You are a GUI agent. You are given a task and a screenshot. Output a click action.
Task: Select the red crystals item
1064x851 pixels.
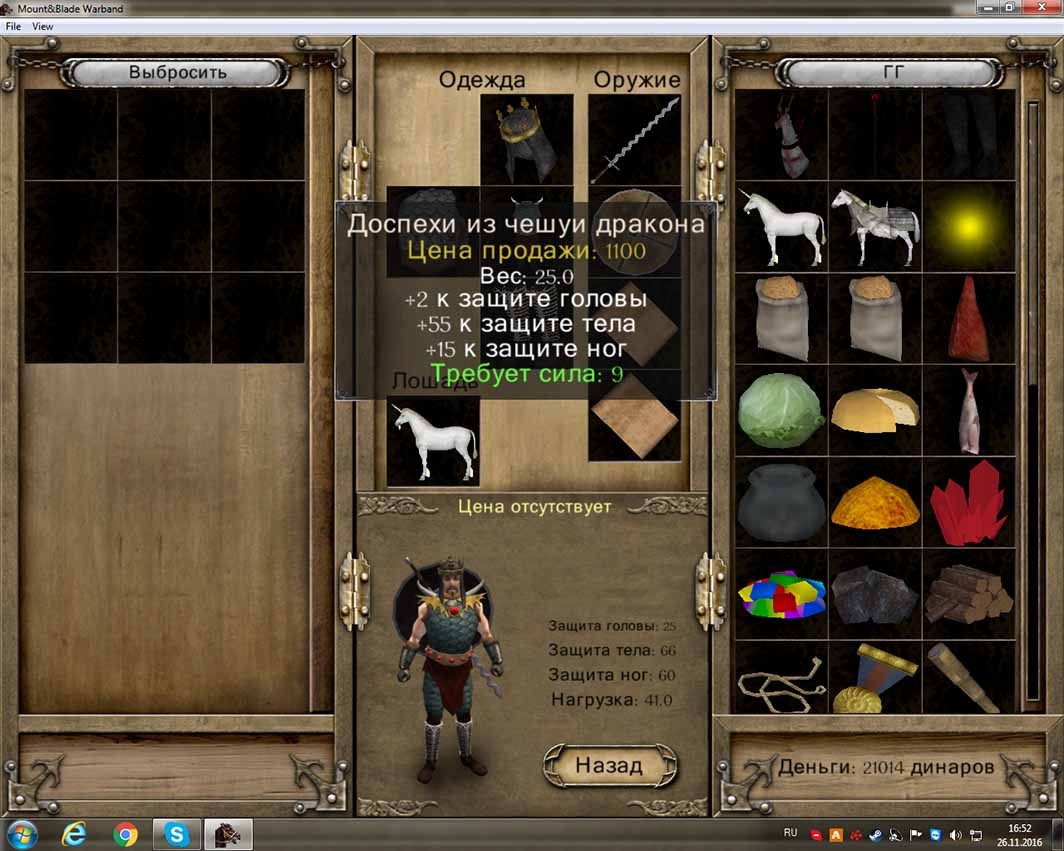[x=967, y=503]
